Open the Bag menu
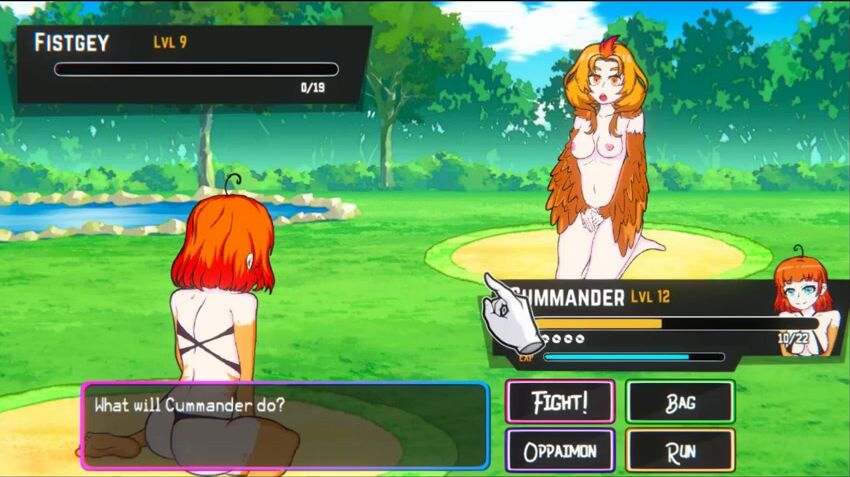The height and width of the screenshot is (477, 850). coord(680,402)
